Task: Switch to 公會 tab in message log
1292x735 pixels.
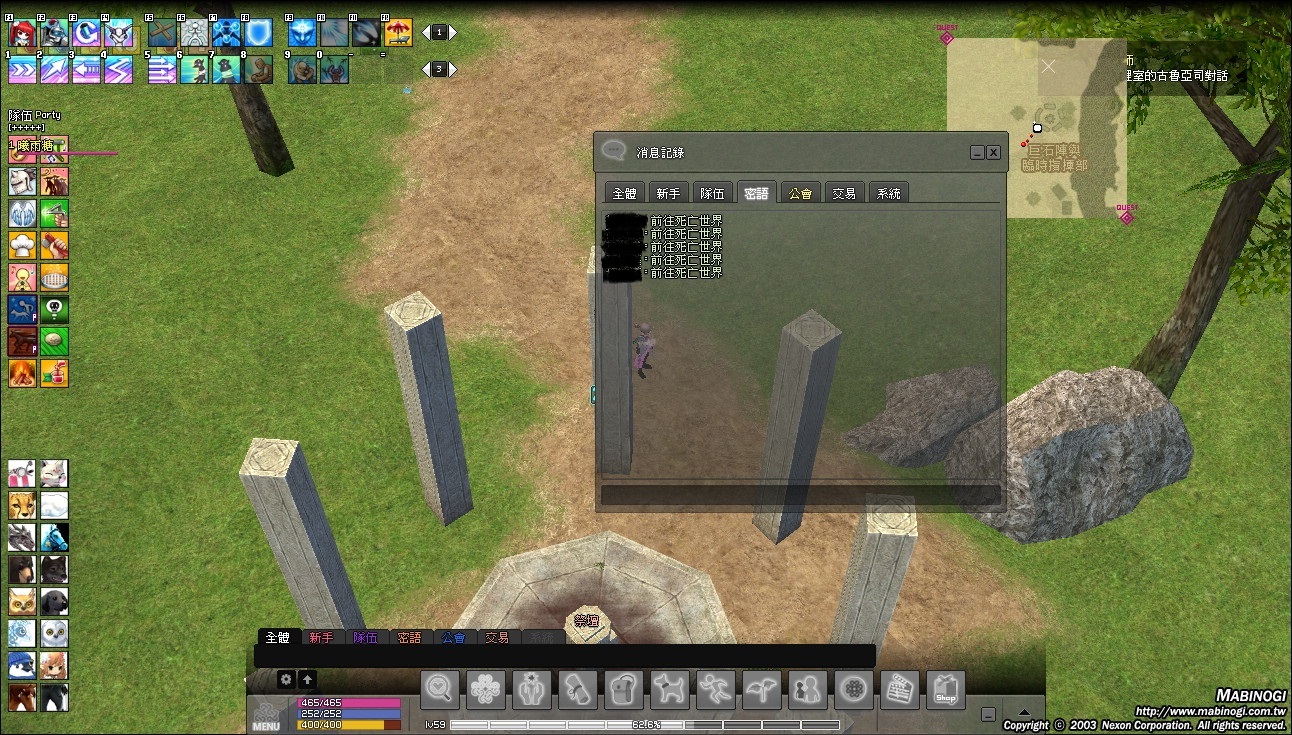Action: (x=800, y=193)
